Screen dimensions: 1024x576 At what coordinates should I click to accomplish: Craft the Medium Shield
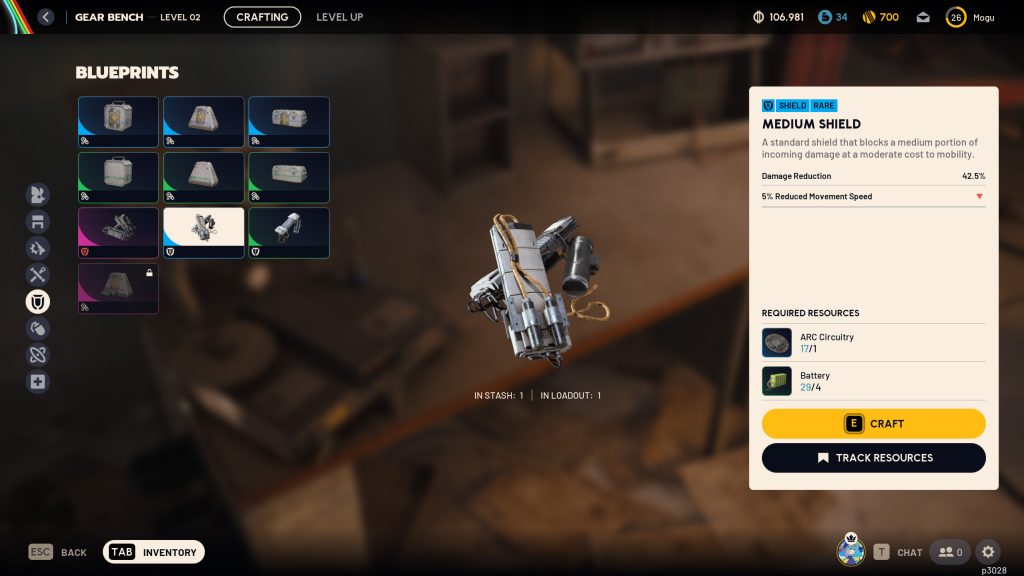click(873, 424)
